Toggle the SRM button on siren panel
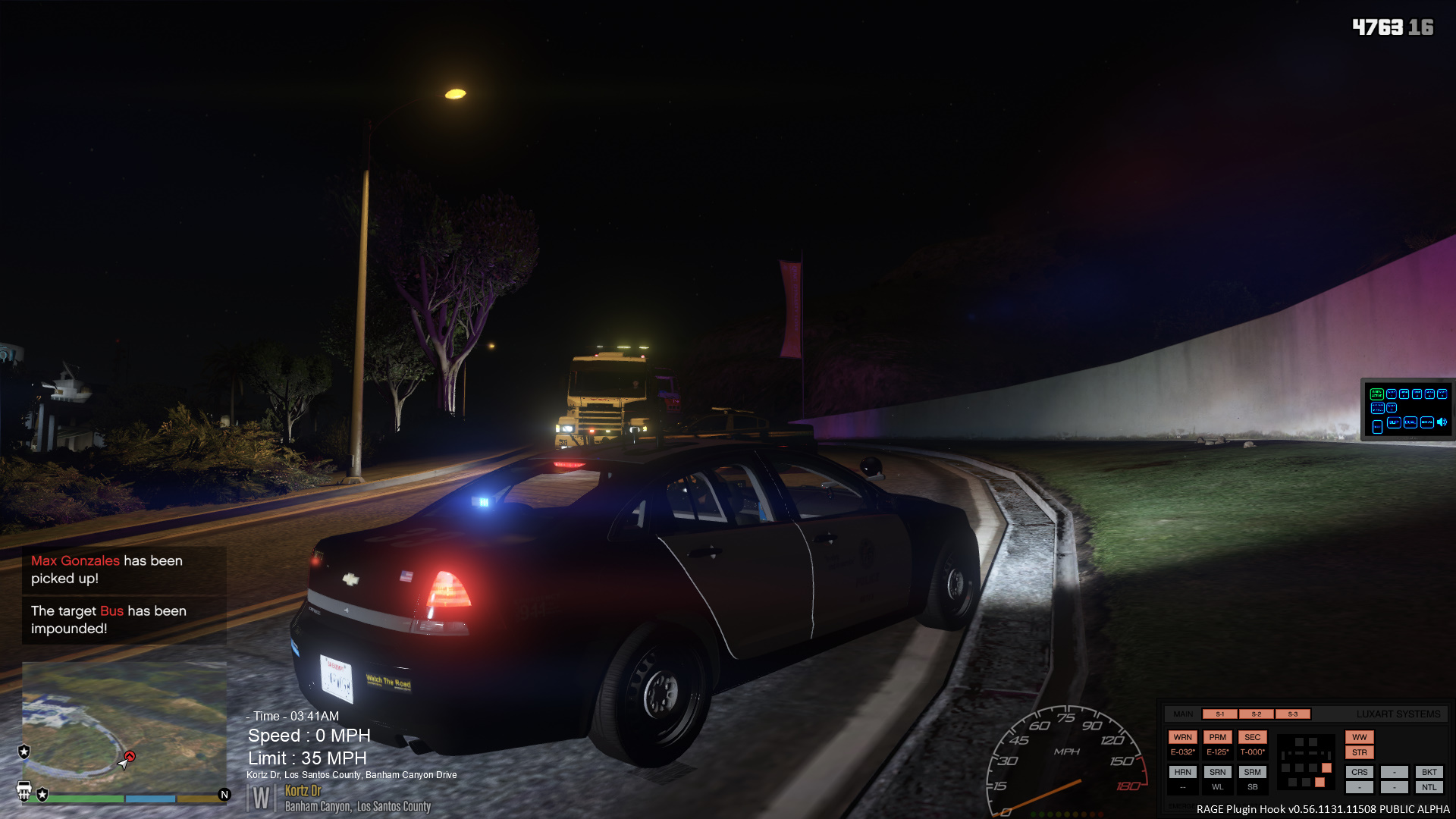Screen dimensions: 1456x819 pyautogui.click(x=1252, y=772)
